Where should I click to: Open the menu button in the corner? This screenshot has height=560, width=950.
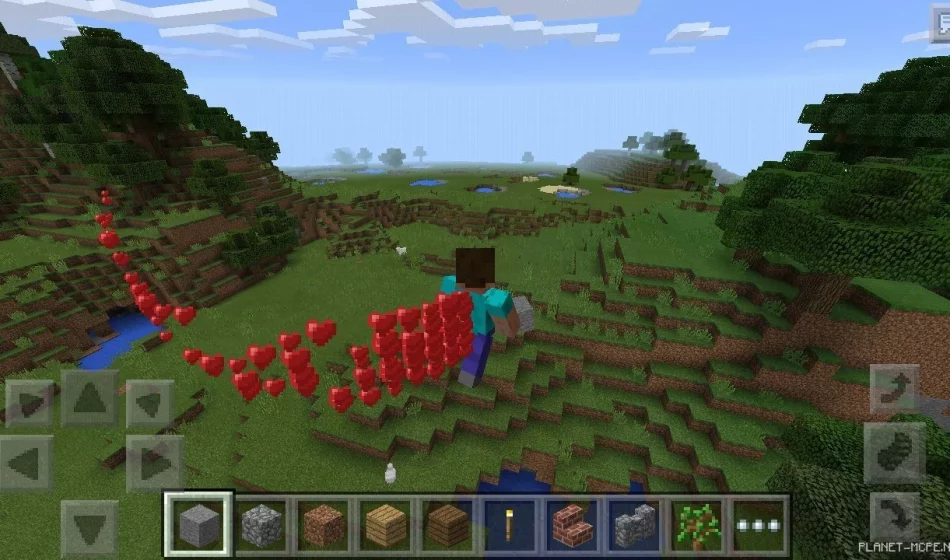(939, 28)
